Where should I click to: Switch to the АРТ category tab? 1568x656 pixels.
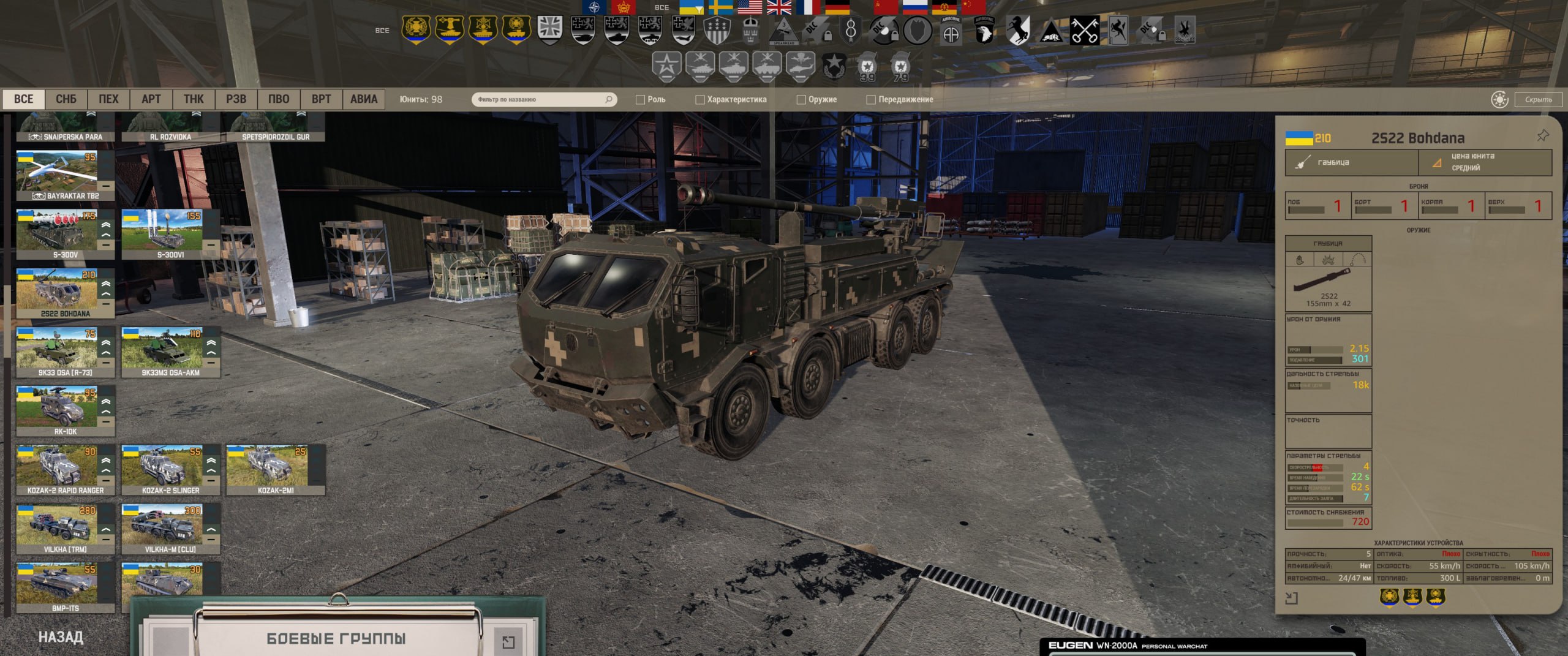(x=151, y=99)
